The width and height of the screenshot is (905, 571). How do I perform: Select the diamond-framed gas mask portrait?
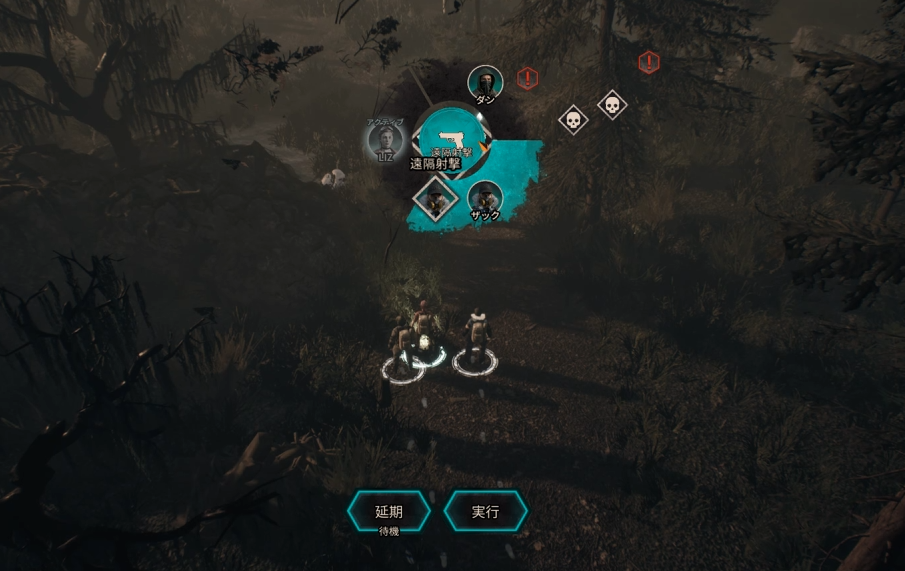(x=435, y=198)
